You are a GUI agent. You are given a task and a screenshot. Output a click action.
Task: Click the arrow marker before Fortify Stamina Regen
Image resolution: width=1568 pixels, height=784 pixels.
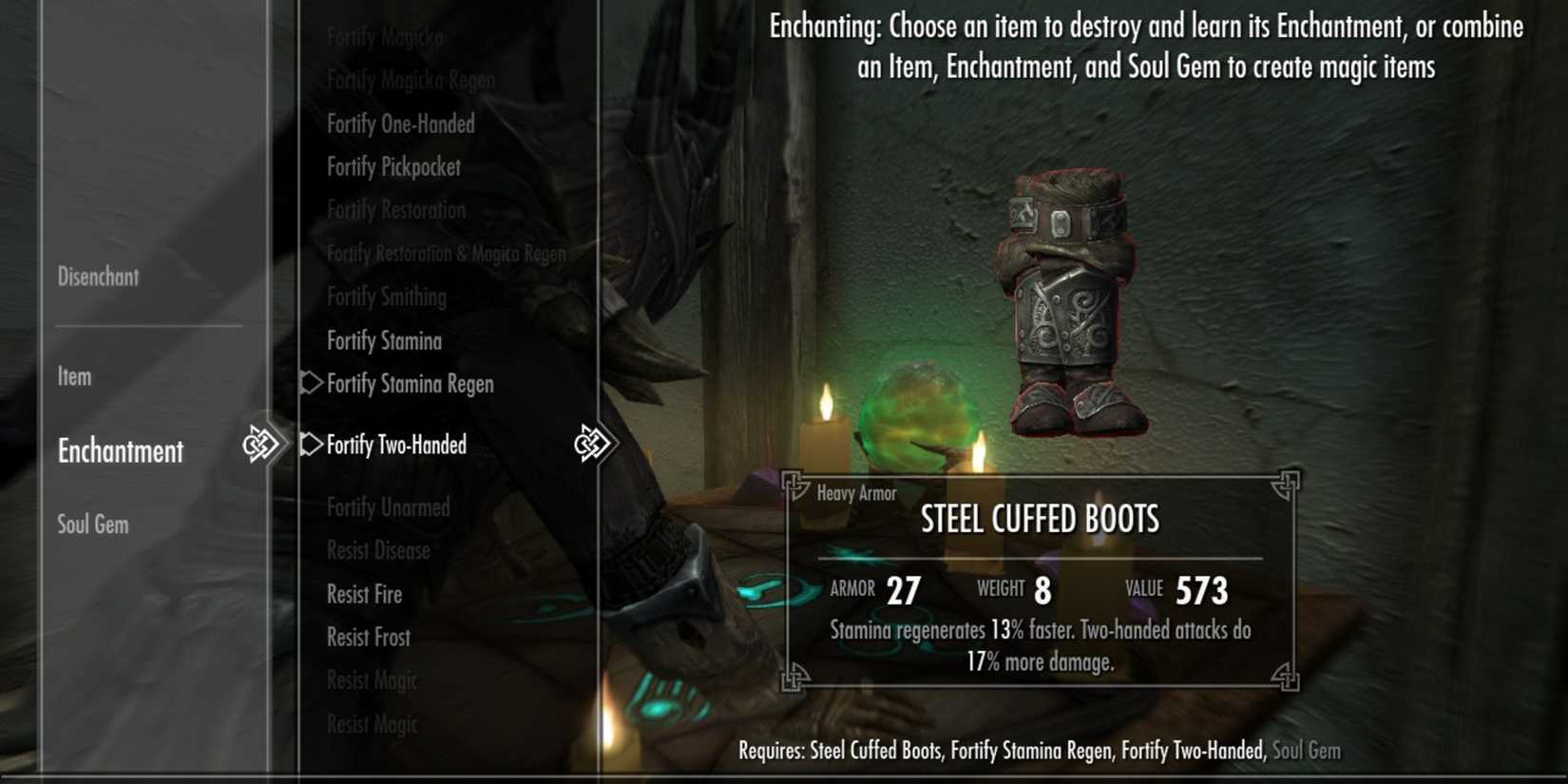tap(310, 383)
